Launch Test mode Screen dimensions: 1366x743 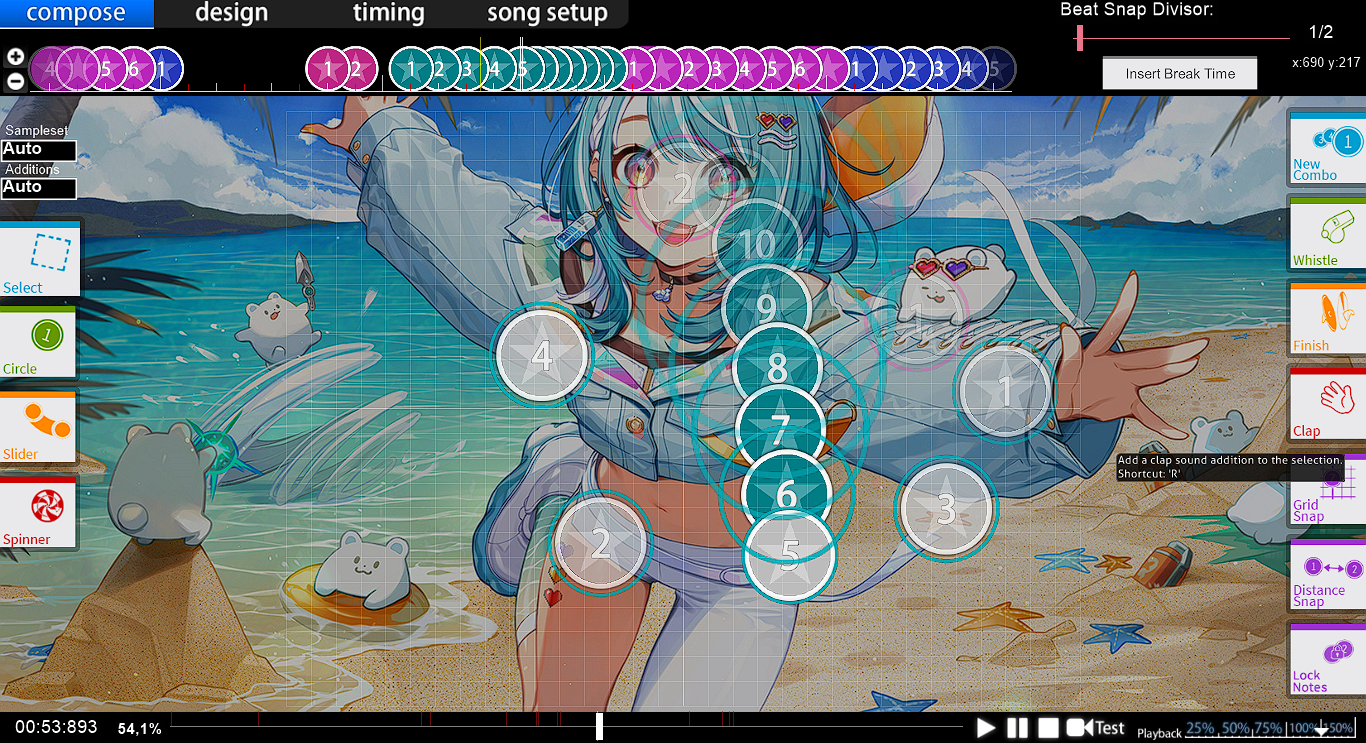[1097, 728]
